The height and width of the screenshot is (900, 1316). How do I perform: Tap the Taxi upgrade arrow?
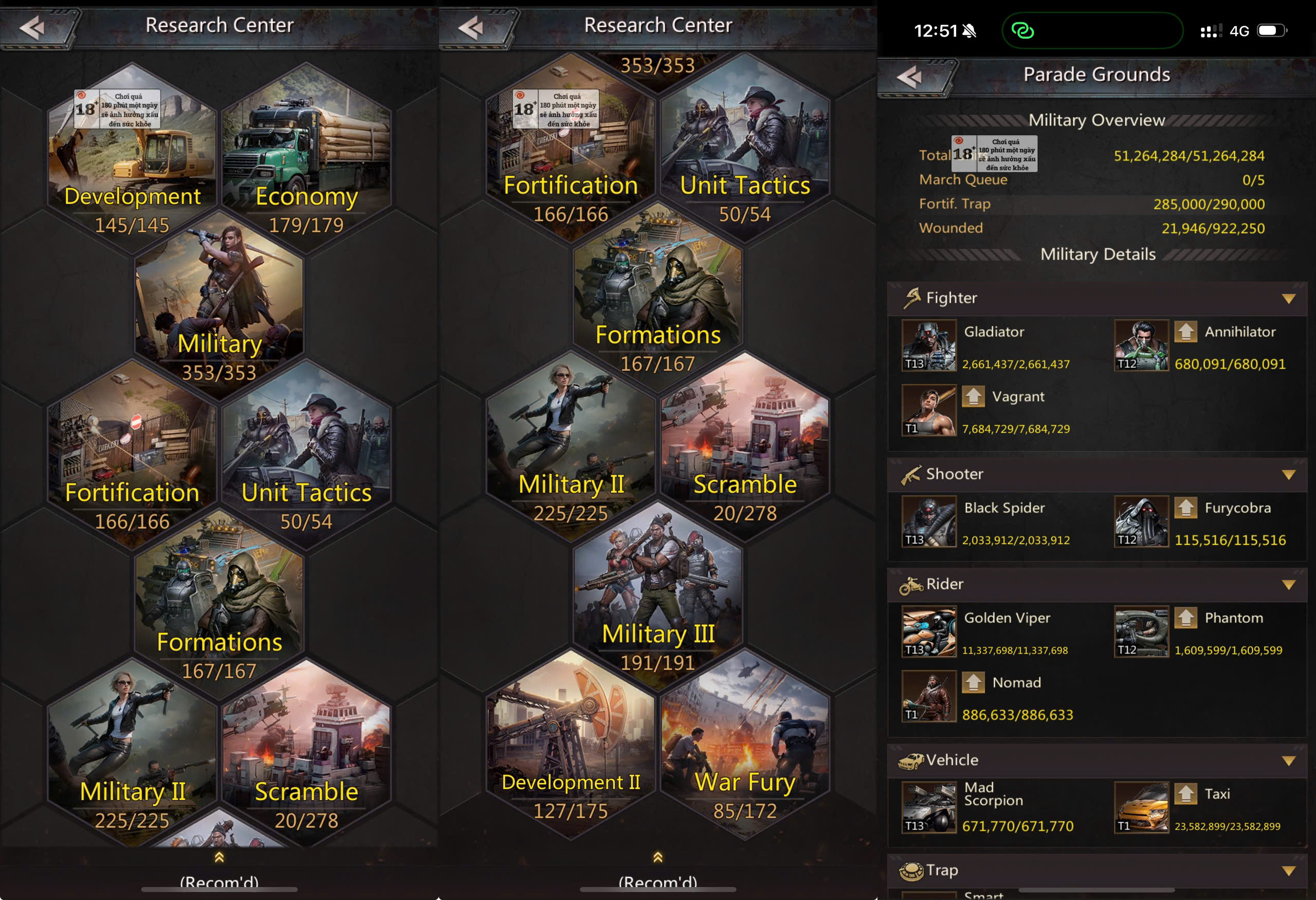tap(1185, 794)
